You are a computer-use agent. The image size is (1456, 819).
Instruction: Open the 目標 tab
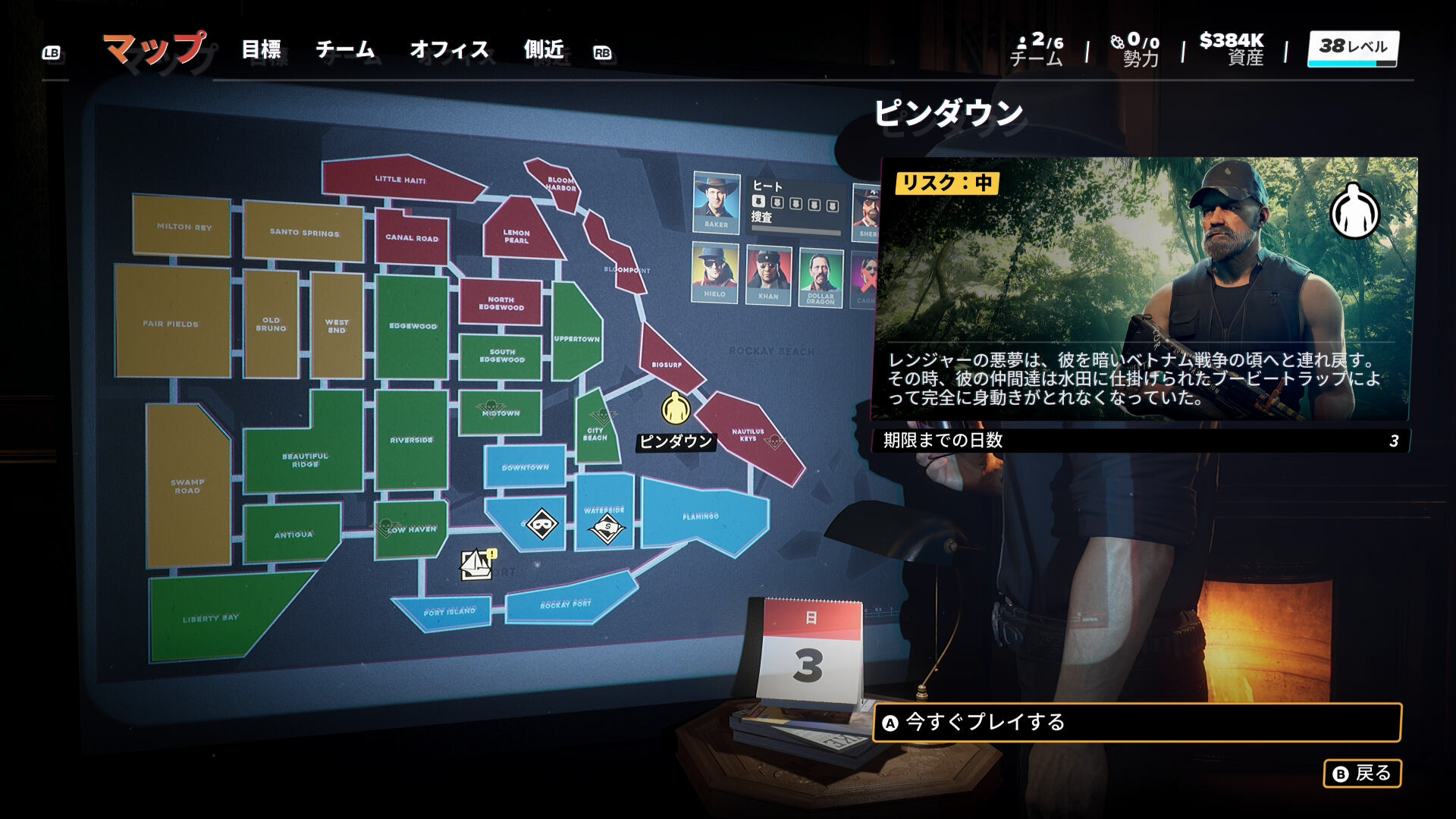click(x=262, y=50)
